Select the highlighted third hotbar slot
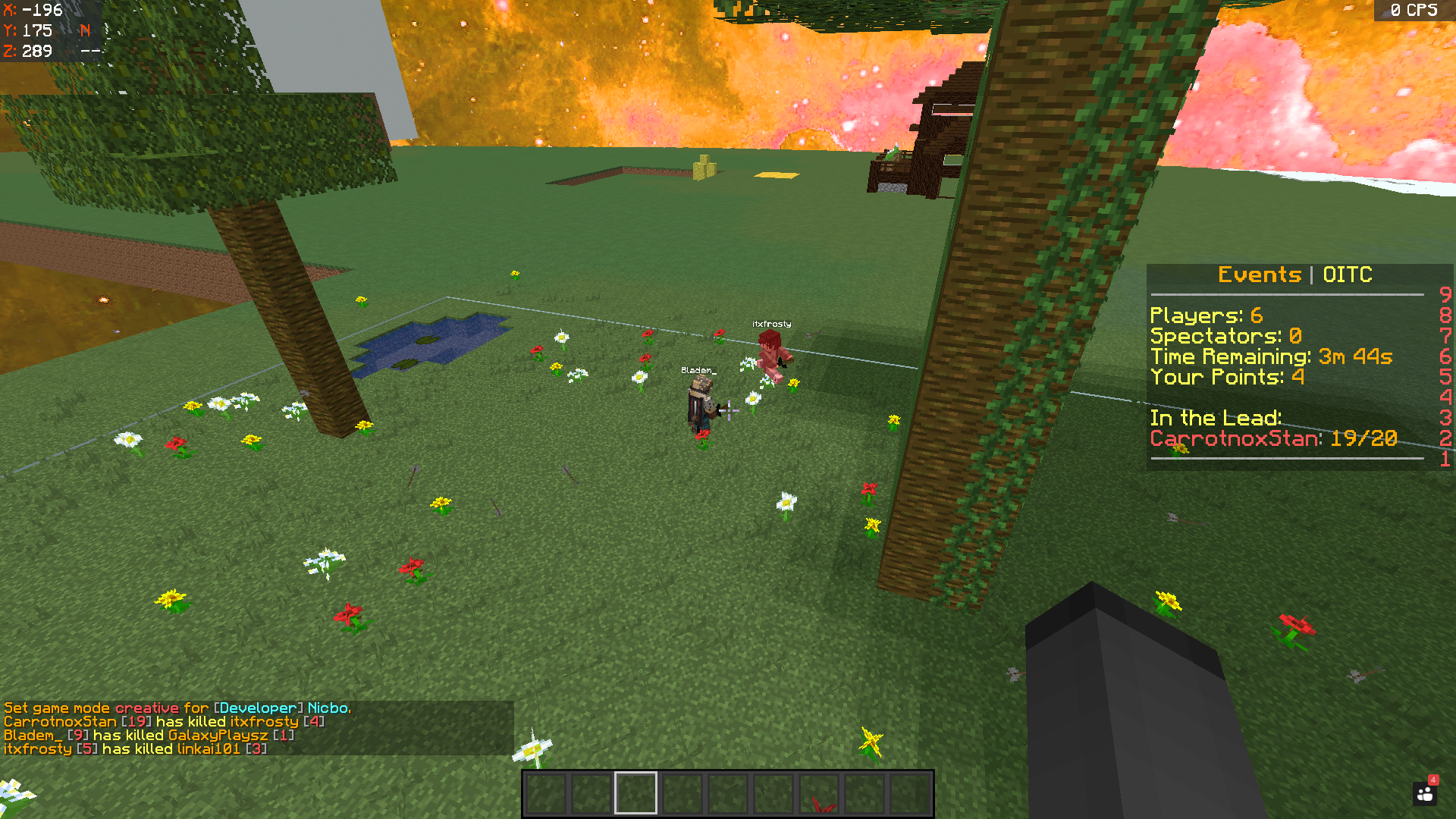Screen dimensions: 1456x819 (x=635, y=791)
